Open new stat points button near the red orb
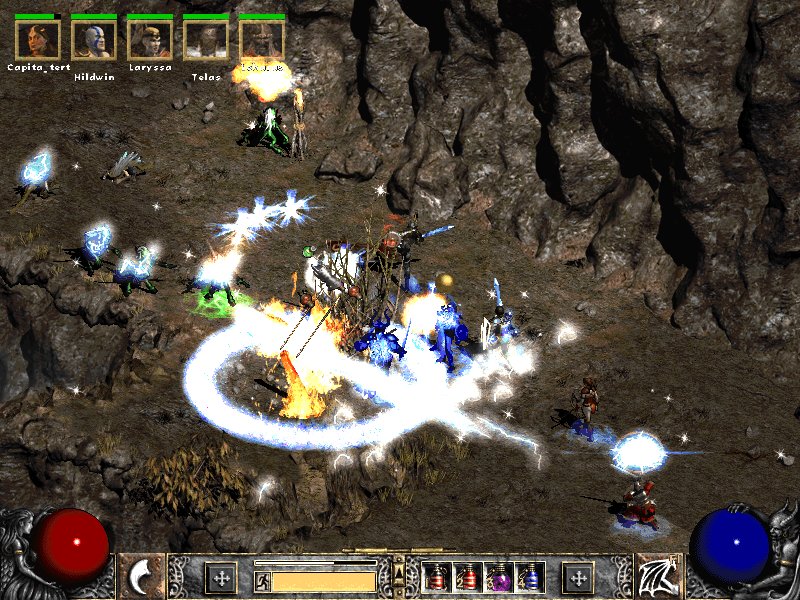 220,577
